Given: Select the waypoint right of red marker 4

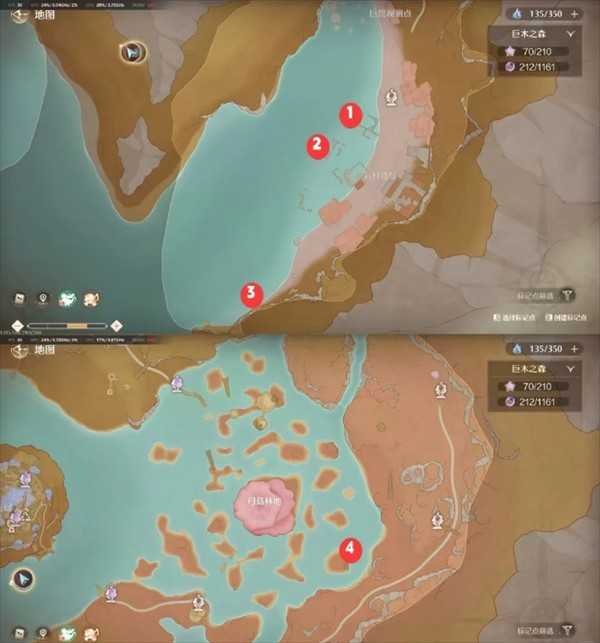Looking at the screenshot, I should coord(437,520).
